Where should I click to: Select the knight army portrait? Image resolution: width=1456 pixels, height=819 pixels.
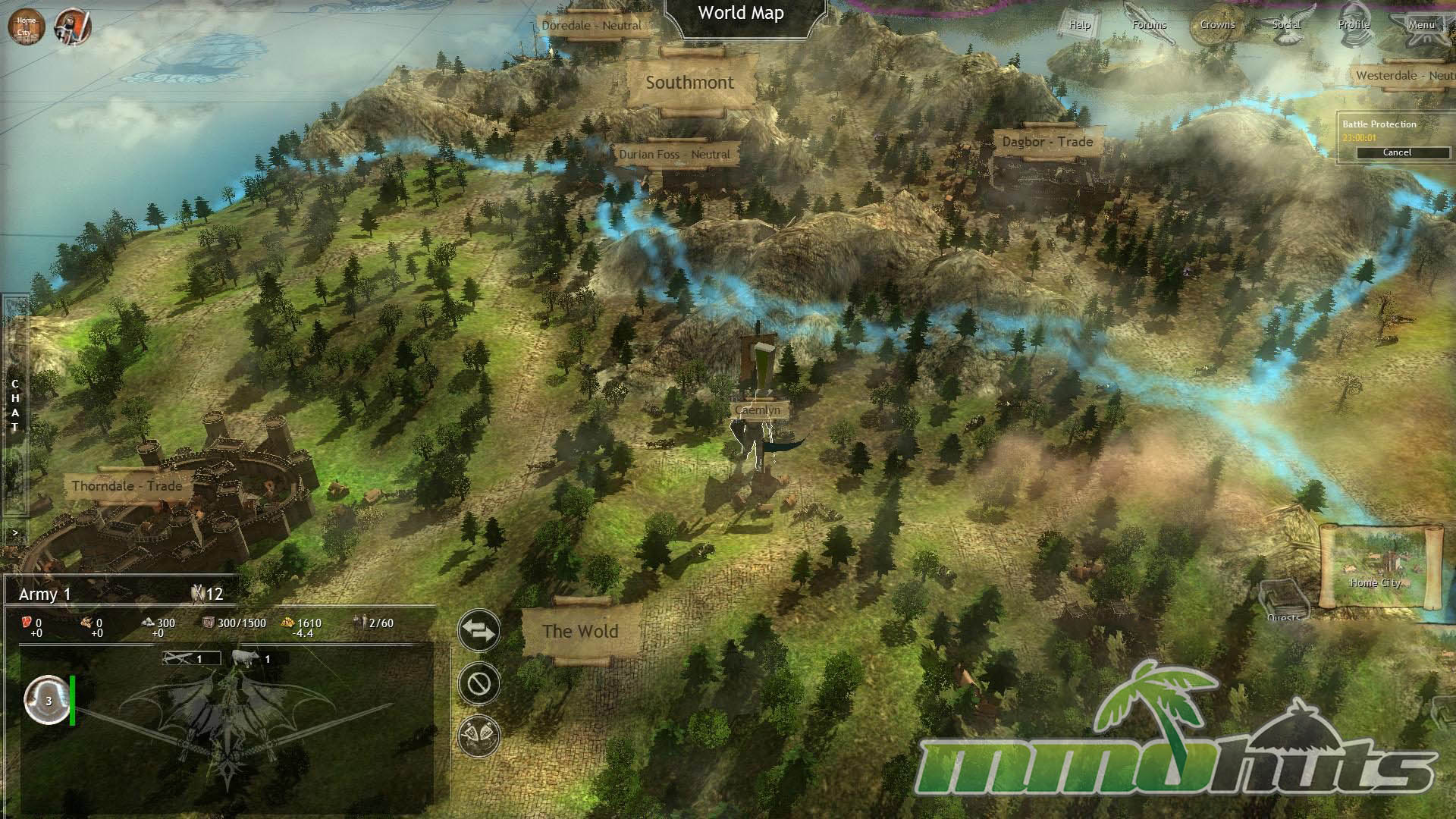(73, 27)
